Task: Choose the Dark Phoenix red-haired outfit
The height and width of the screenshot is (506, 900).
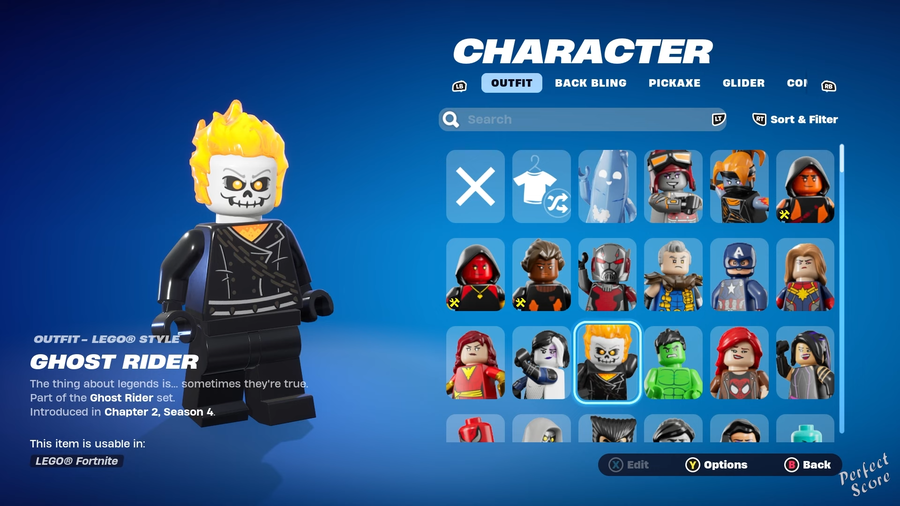Action: pos(476,362)
